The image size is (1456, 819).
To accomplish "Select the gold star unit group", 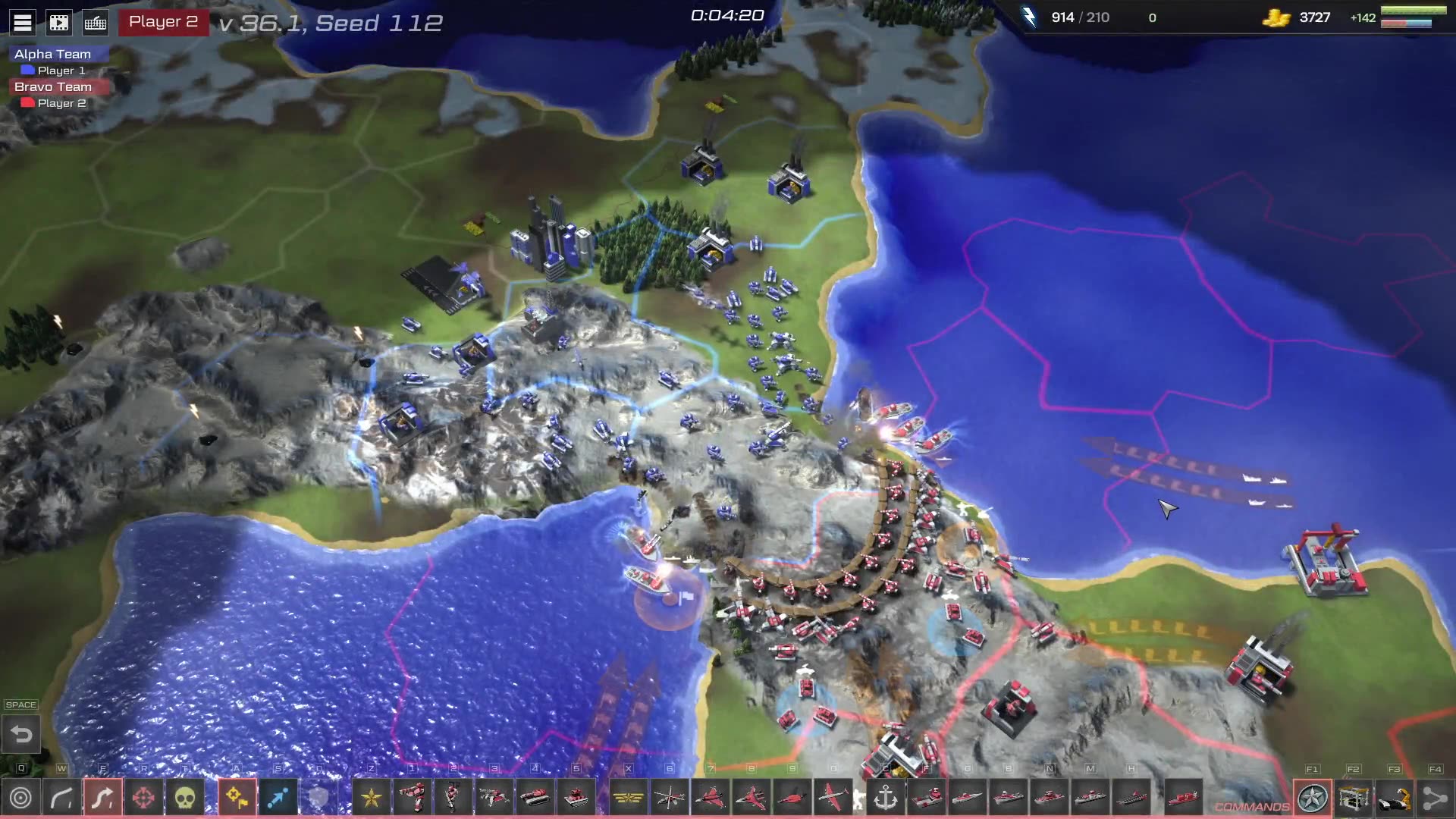I will tap(372, 798).
